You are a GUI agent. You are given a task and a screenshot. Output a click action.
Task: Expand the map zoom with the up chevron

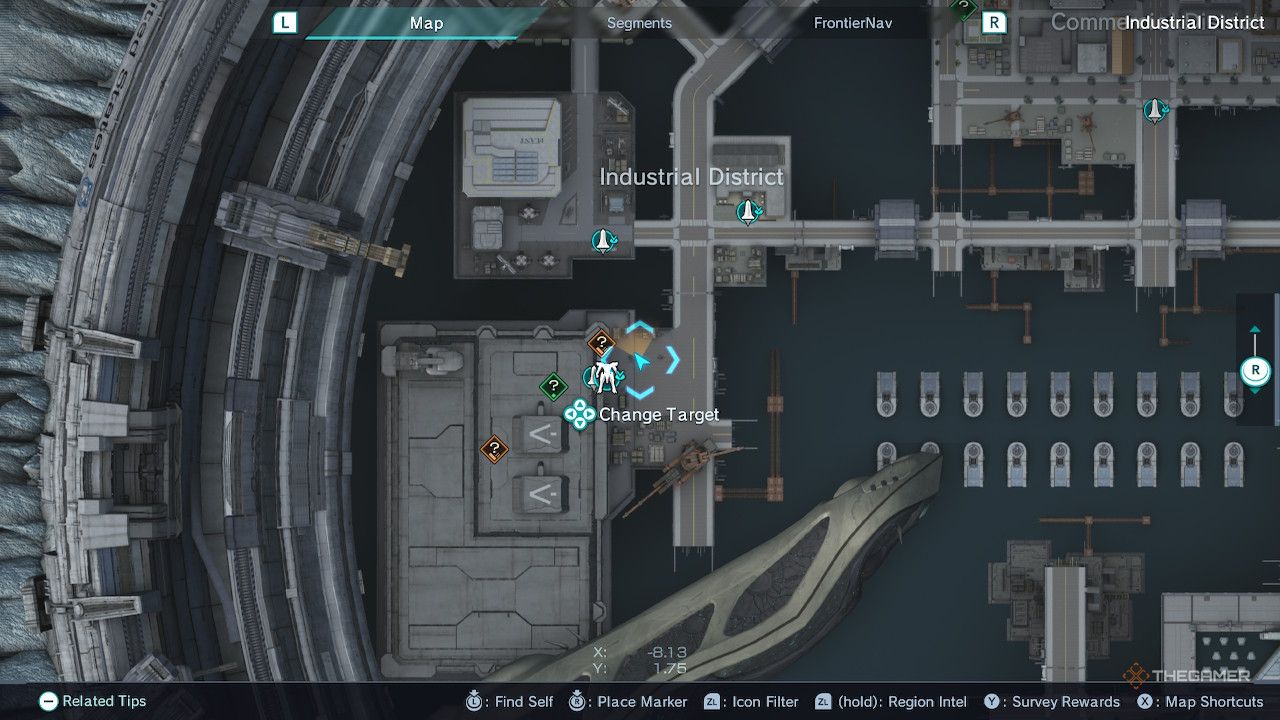(1255, 327)
